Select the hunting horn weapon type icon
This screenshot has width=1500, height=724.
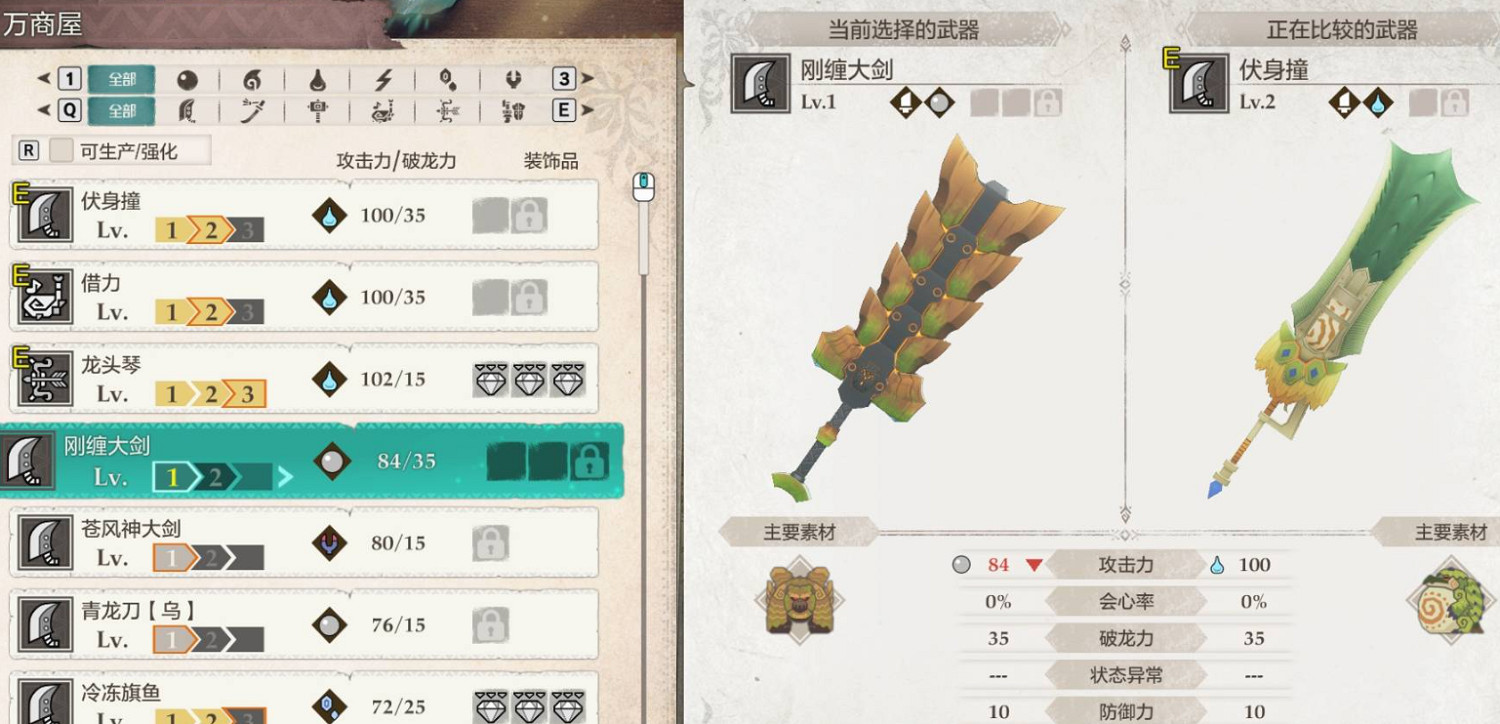click(383, 111)
